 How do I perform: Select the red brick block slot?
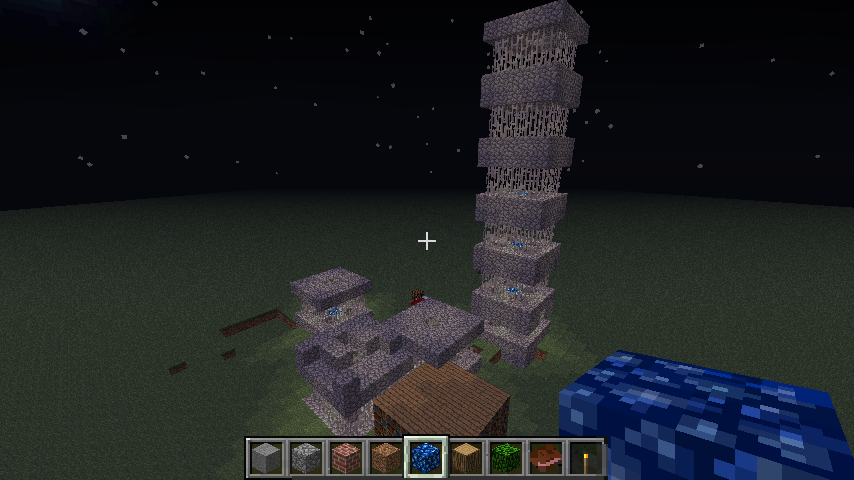point(345,458)
